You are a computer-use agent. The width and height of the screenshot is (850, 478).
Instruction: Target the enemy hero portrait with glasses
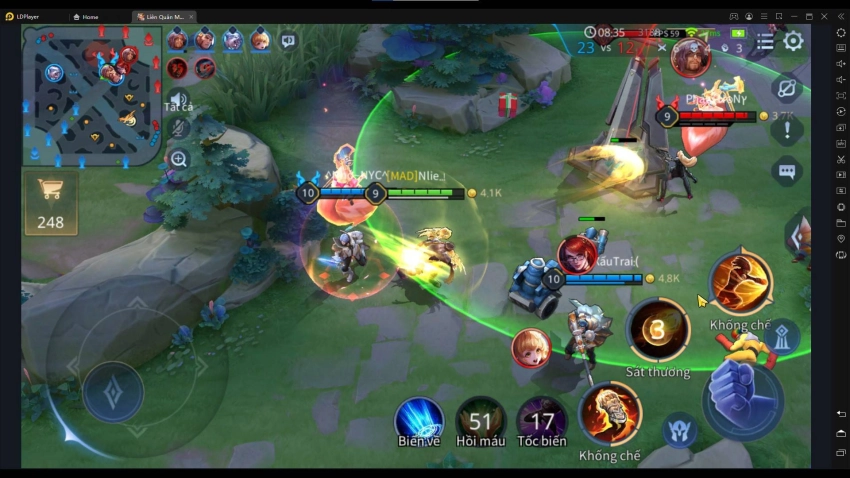[691, 60]
